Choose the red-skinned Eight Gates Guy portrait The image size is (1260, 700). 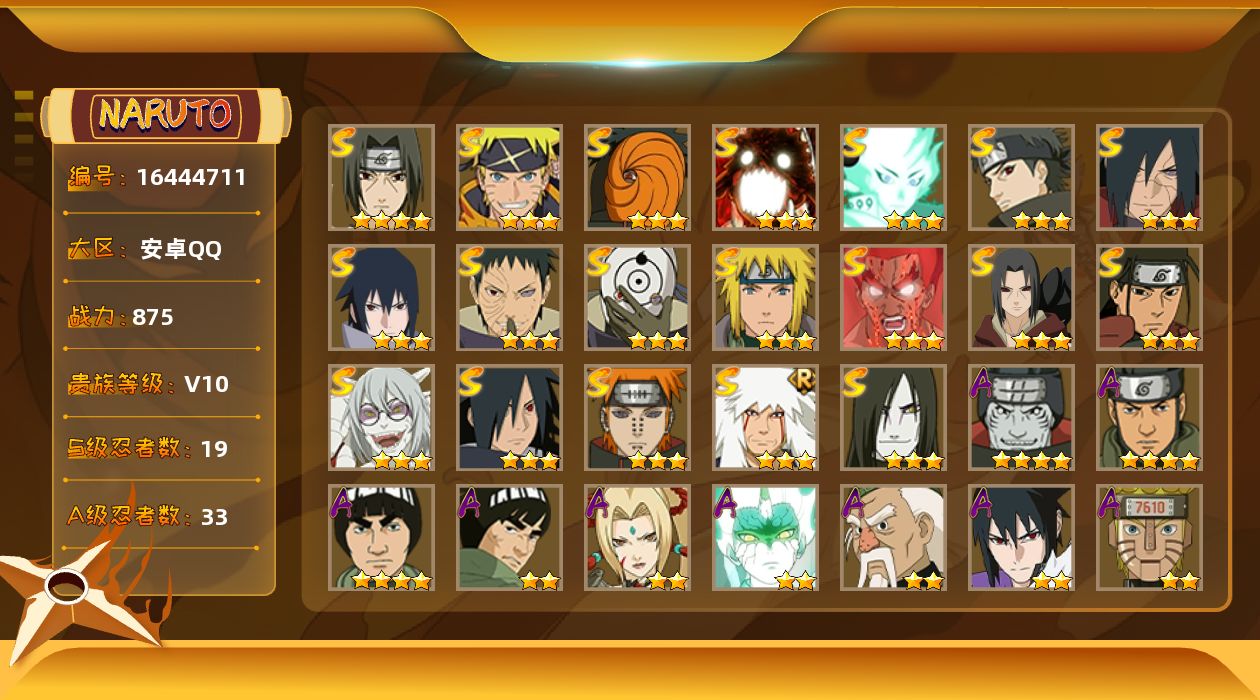(x=893, y=297)
